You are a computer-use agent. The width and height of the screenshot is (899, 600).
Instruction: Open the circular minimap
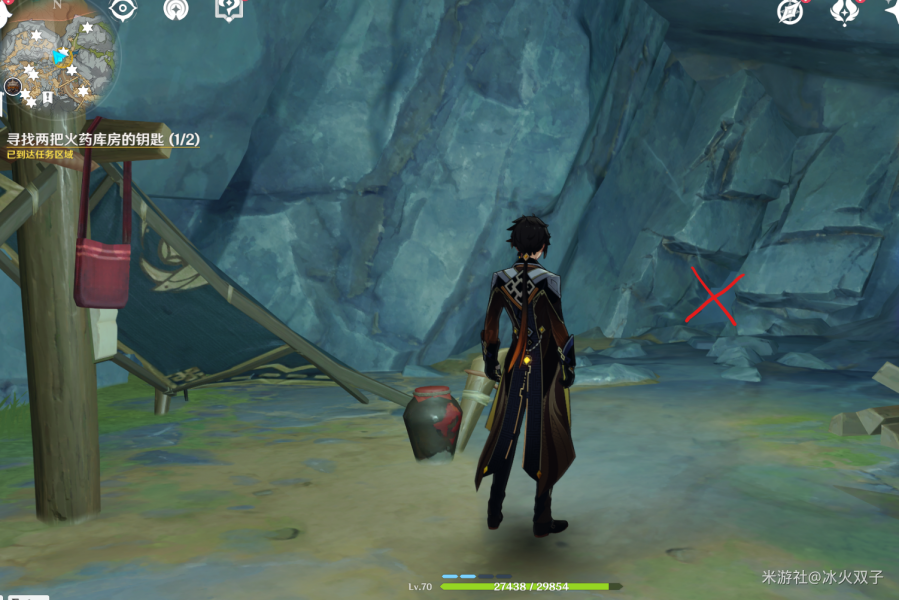(62, 55)
